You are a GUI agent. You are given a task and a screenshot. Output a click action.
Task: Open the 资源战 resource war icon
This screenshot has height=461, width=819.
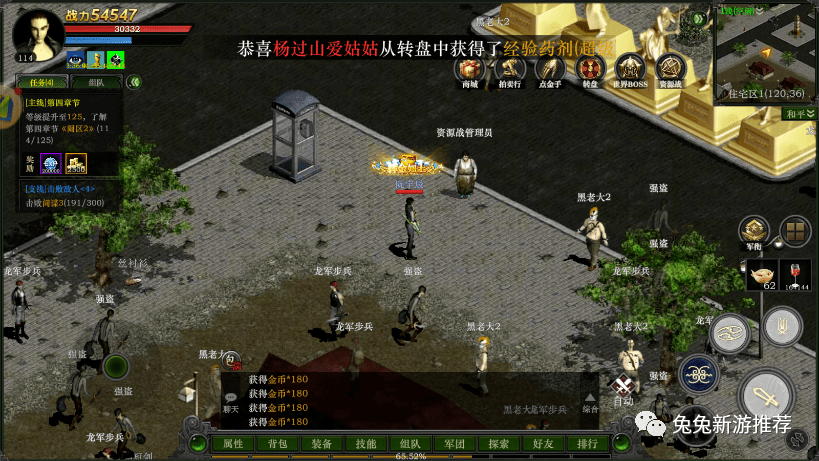click(670, 70)
